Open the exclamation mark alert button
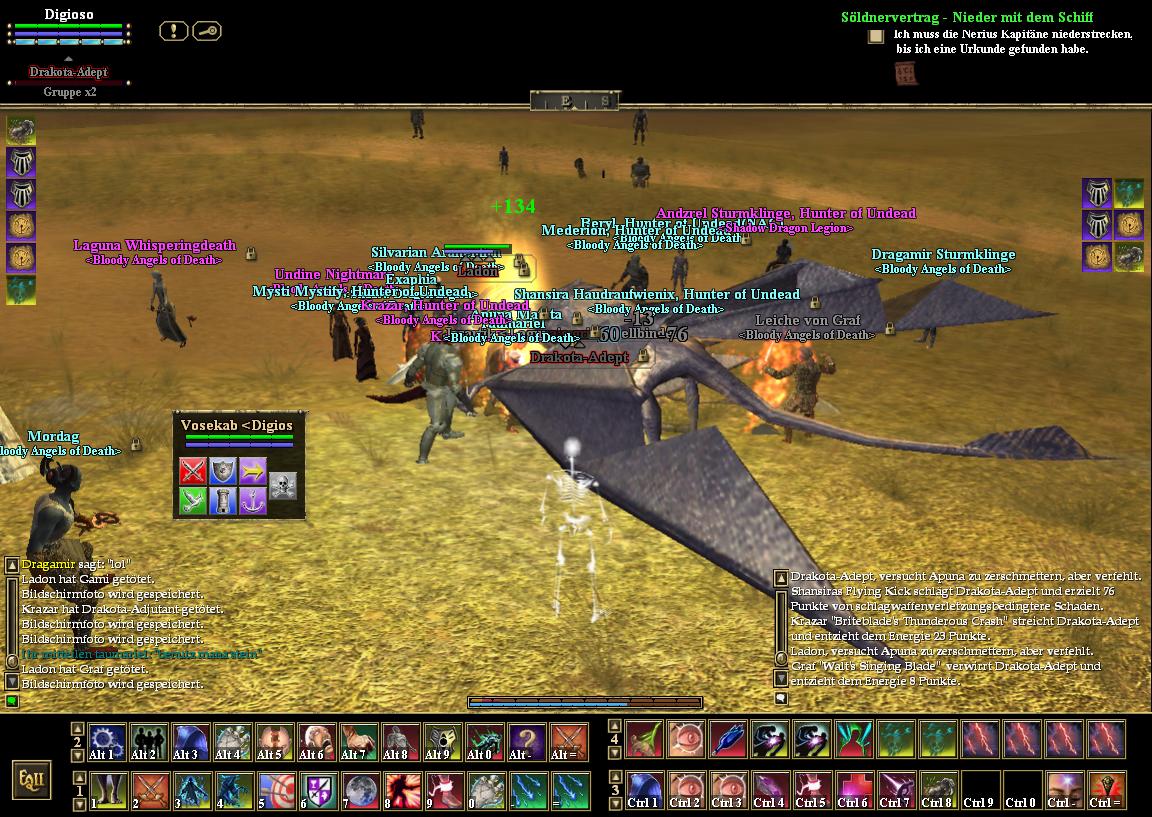Screen dimensions: 1152x817 point(173,31)
